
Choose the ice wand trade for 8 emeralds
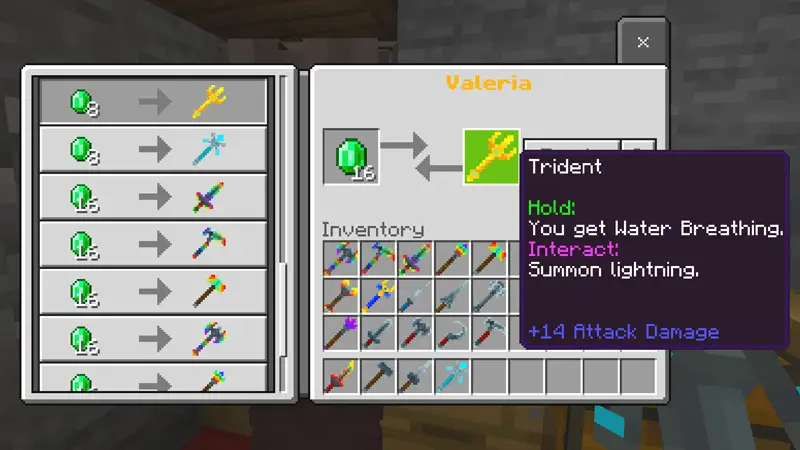(153, 150)
